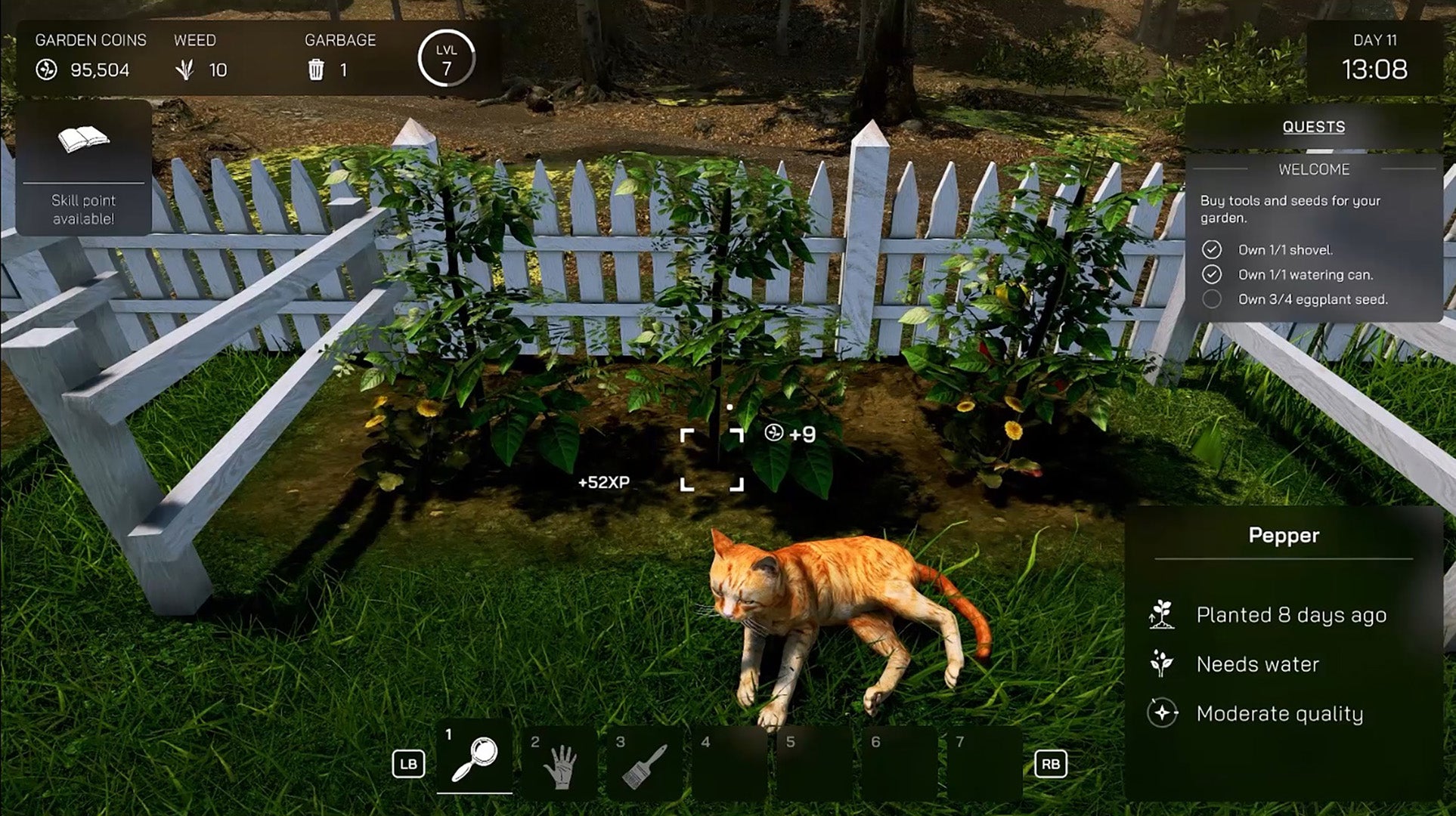
Task: Check the circle for Own 3/4 eggplant seed
Action: point(1213,299)
